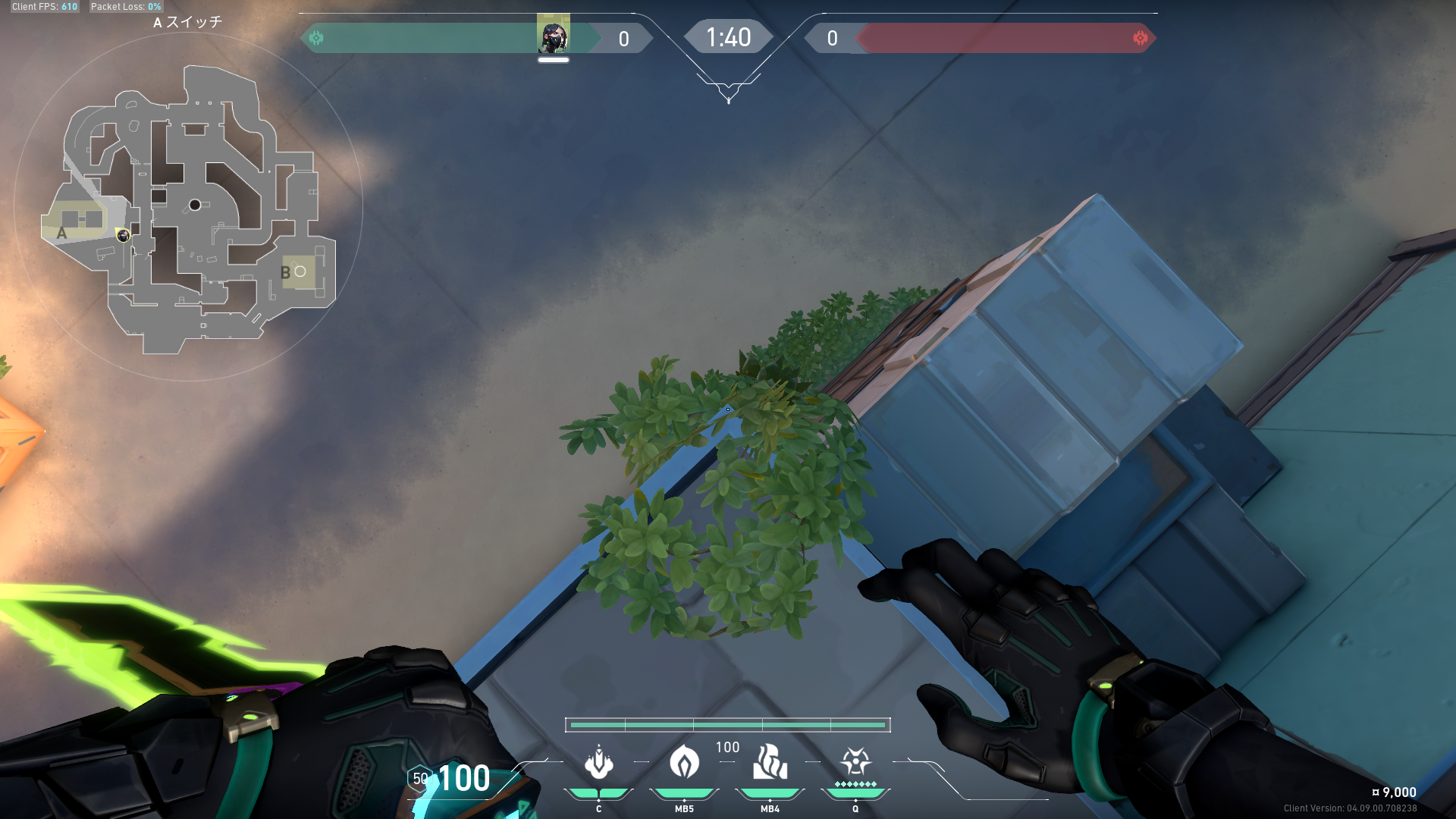Select the B site marker on minimap
This screenshot has width=1456, height=819.
[x=286, y=273]
